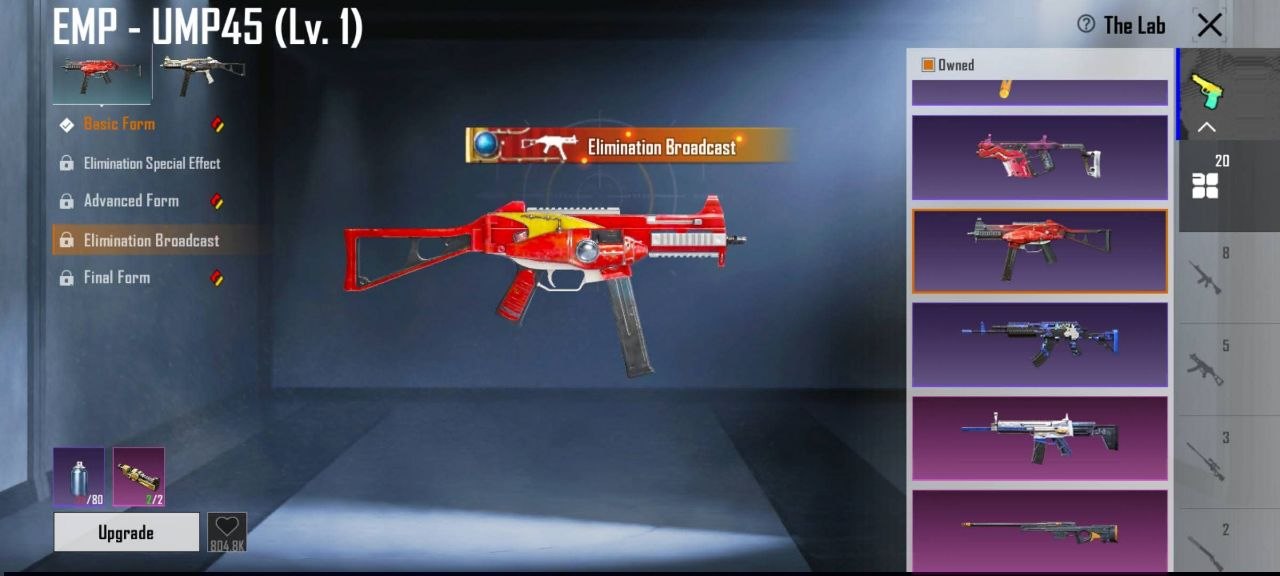Choose the Elimination Broadcast stage
The height and width of the screenshot is (576, 1280).
click(x=151, y=240)
